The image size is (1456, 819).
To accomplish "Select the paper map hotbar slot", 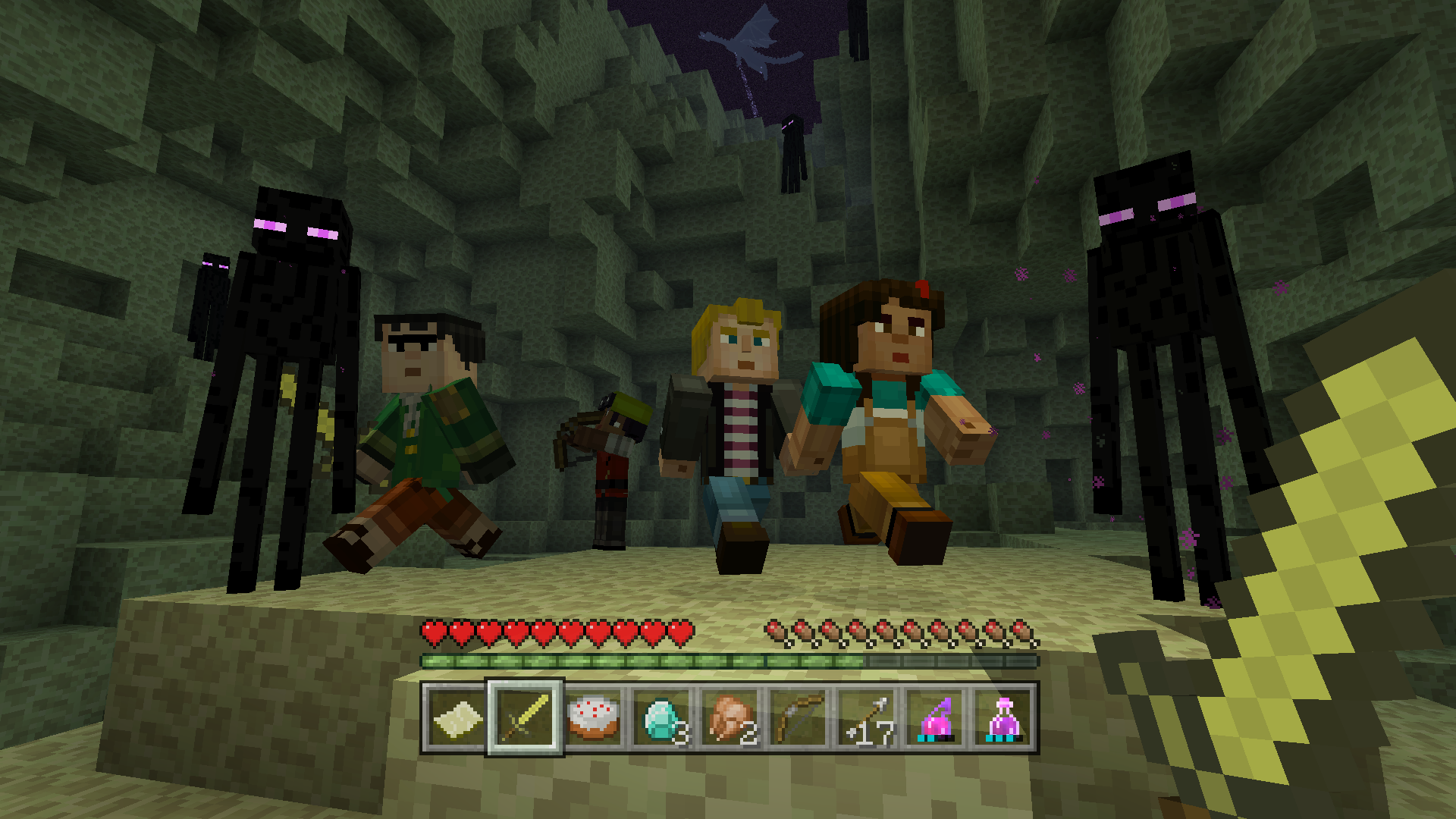I will pyautogui.click(x=457, y=718).
